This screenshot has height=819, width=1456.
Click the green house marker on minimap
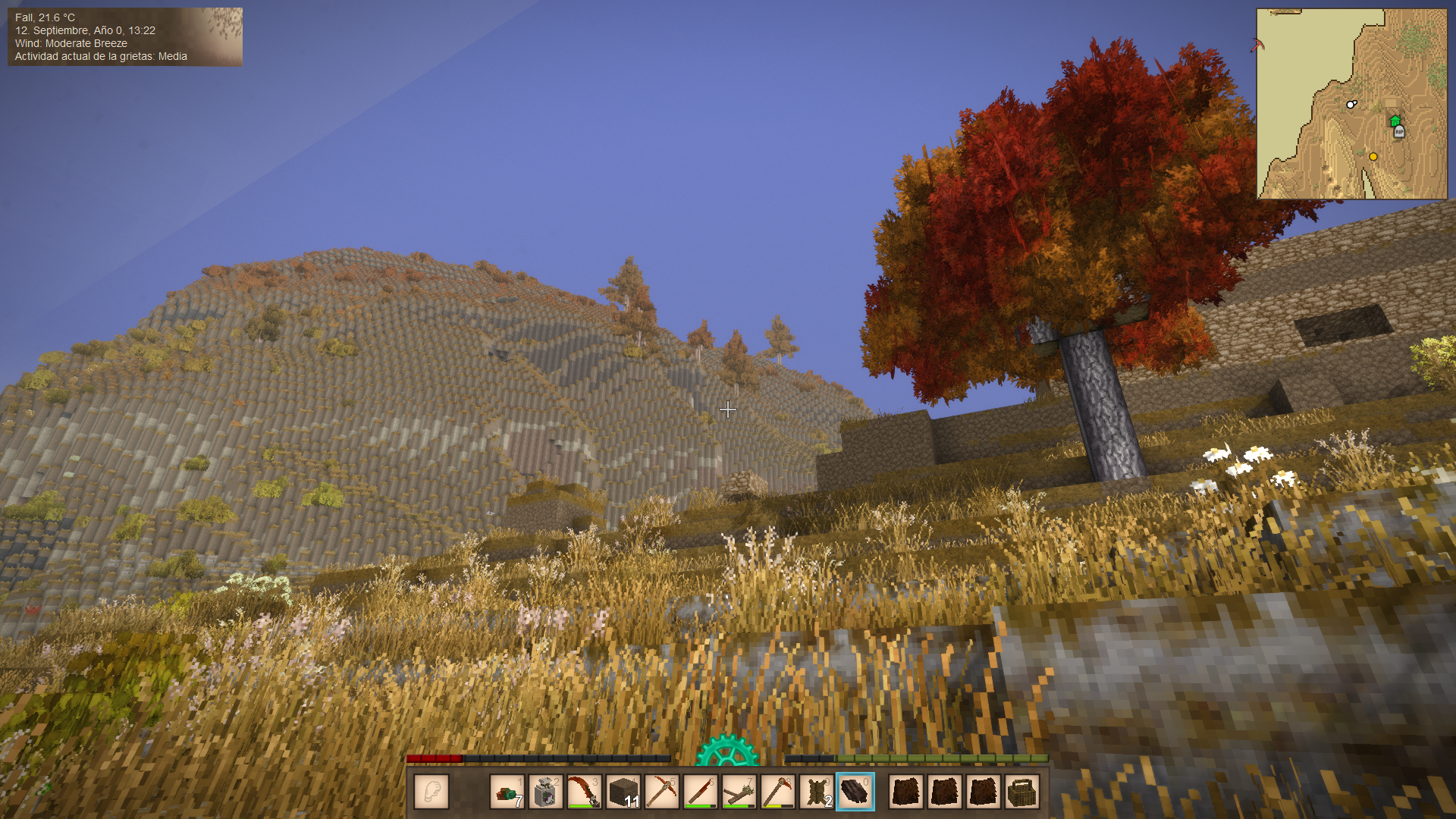pos(1395,121)
